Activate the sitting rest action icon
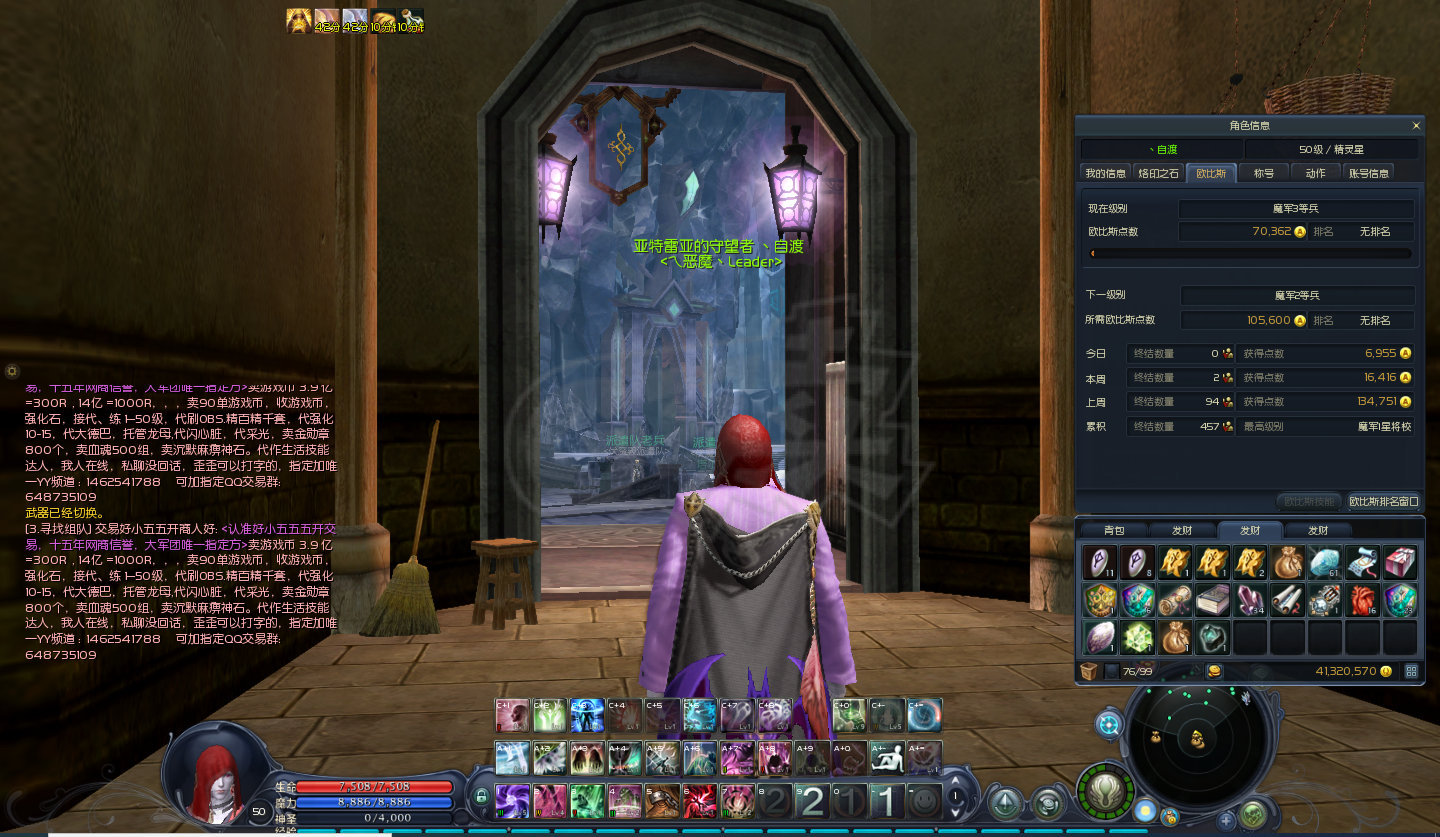 point(886,758)
